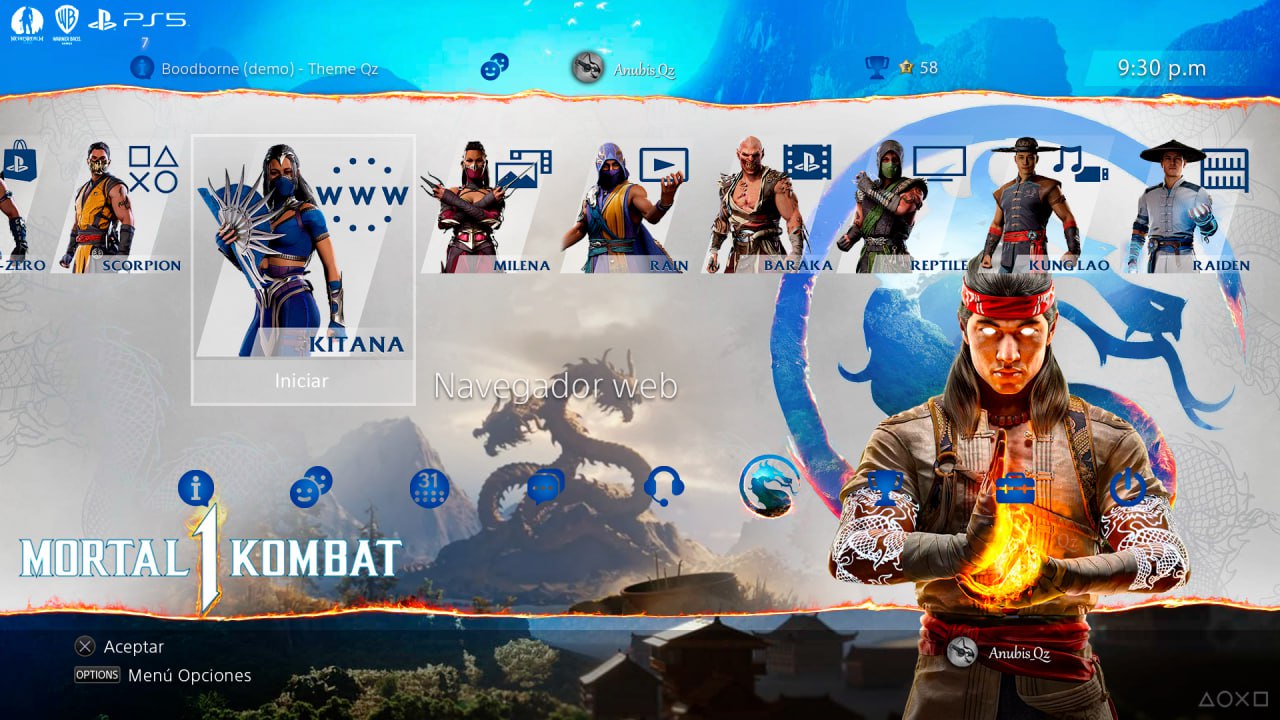Open the messages speech bubble icon
The image size is (1280, 720).
coord(546,487)
